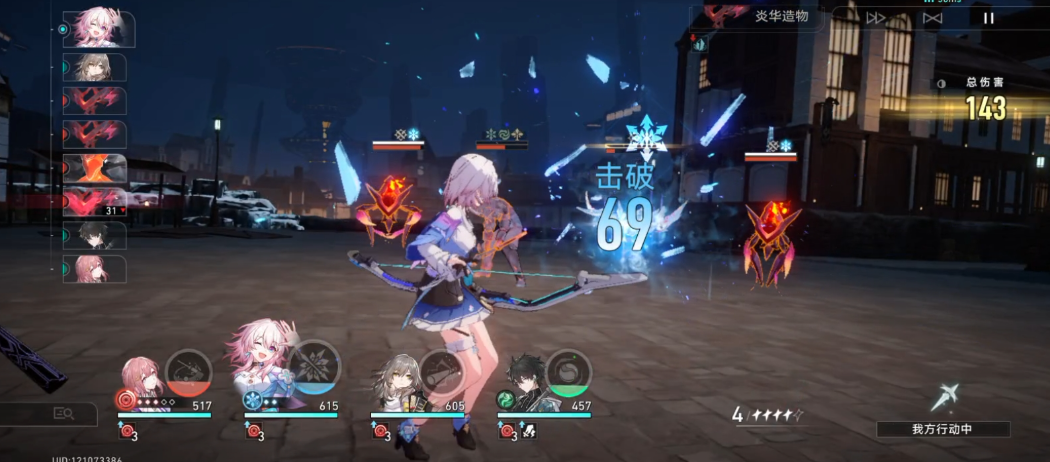1050x462 pixels.
Task: Select March 7th's active turn-order portrait
Action: coord(98,29)
